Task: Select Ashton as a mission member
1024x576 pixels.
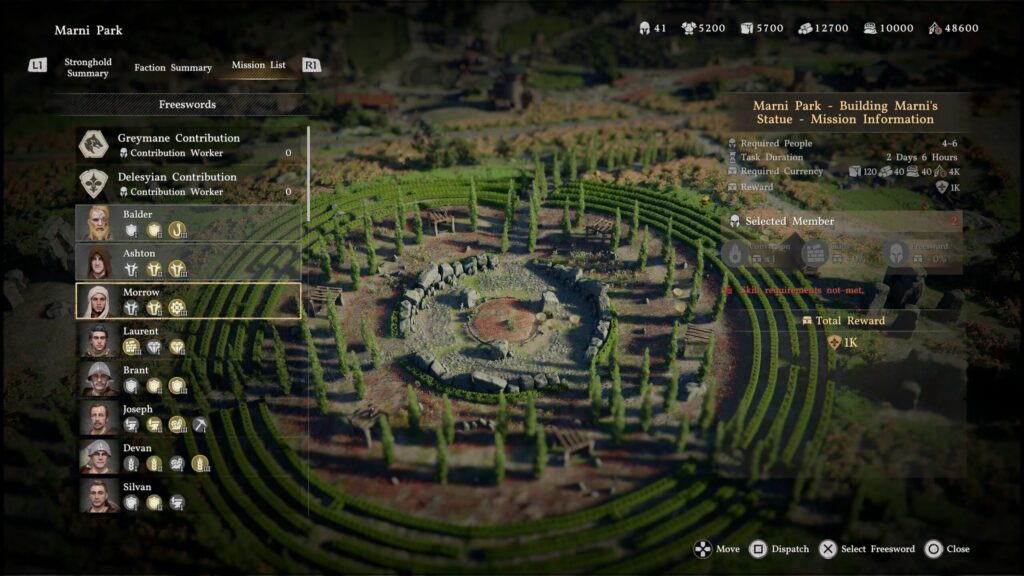Action: 187,262
